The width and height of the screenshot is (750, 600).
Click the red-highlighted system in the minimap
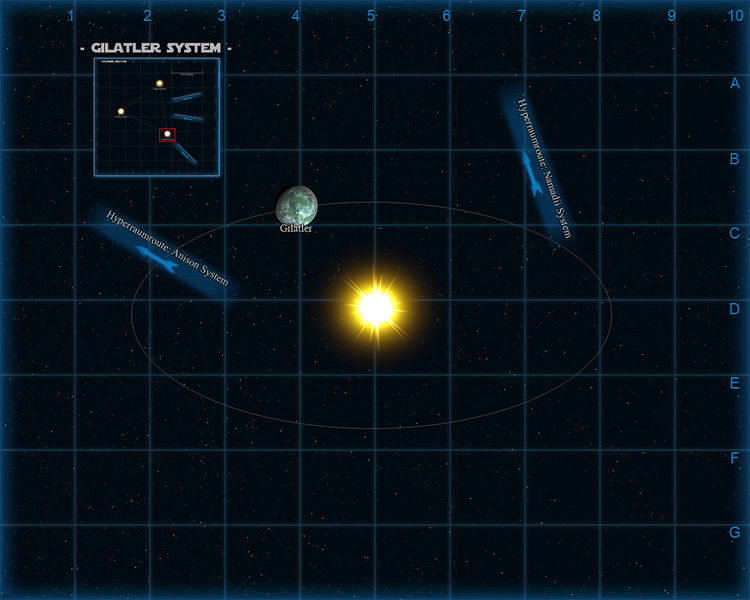coord(167,134)
